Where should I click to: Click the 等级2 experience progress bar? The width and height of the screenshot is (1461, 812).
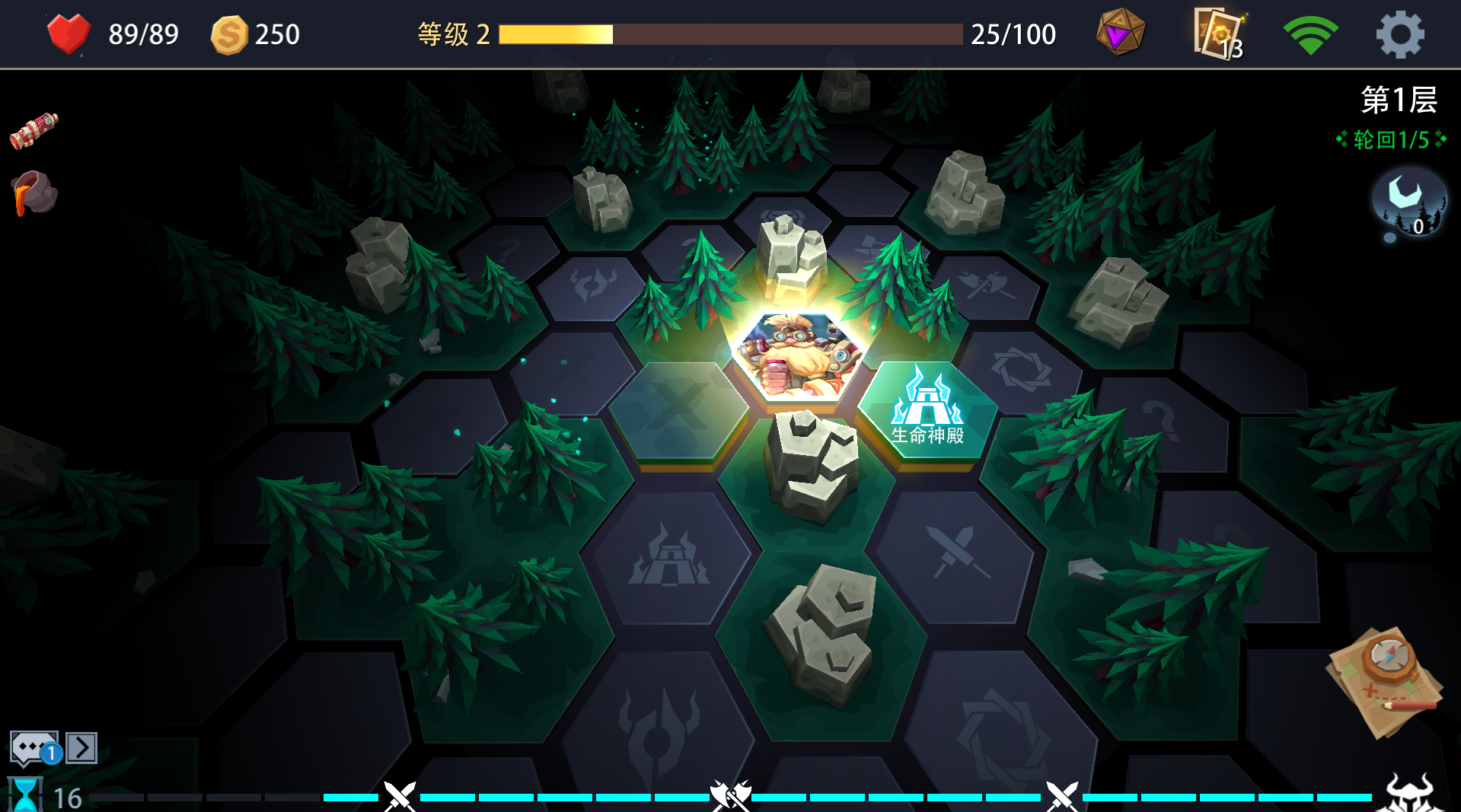727,33
